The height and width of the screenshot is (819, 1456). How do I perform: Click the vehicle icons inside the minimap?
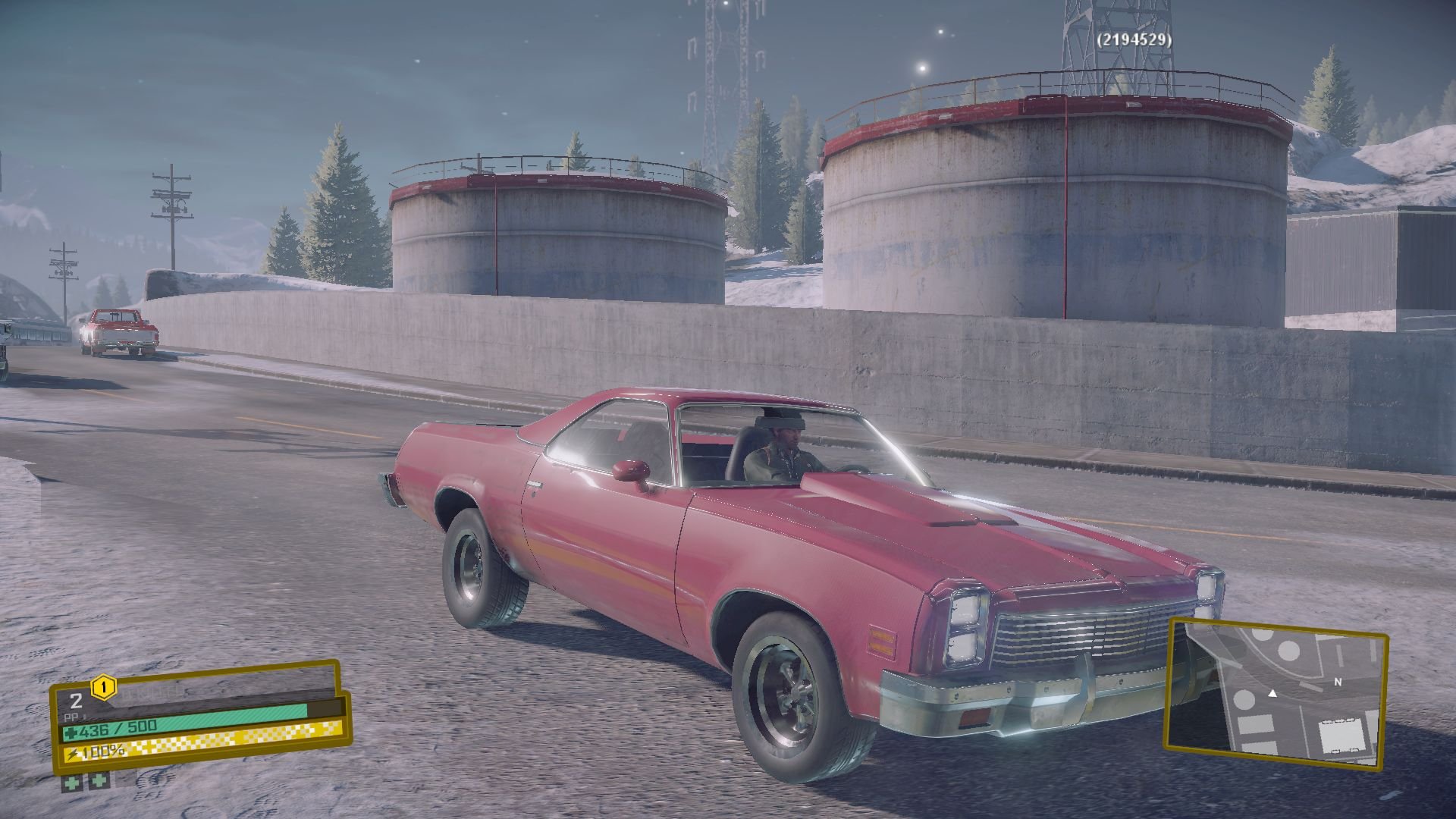pyautogui.click(x=1338, y=720)
